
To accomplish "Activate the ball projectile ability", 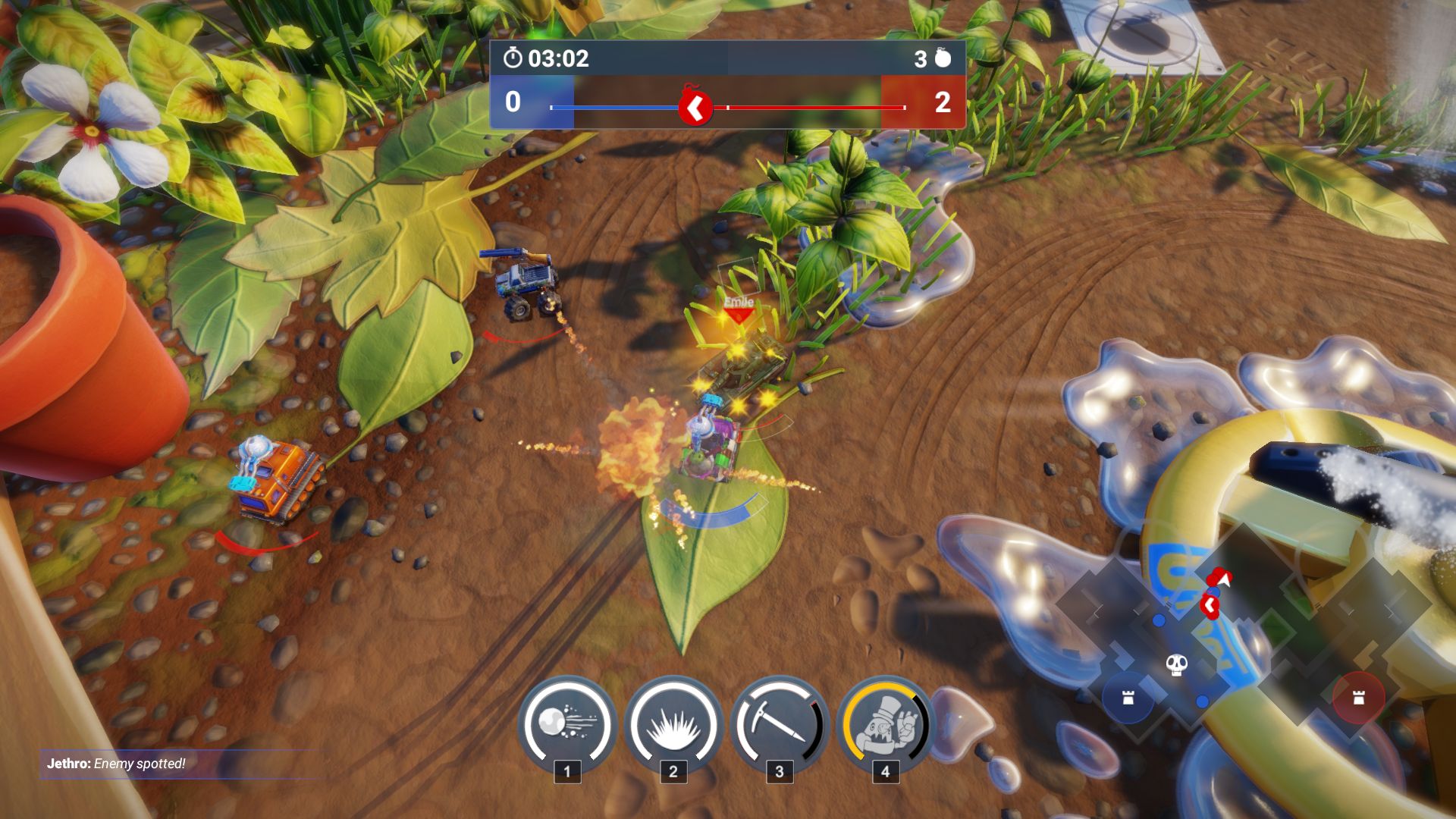I will [x=567, y=723].
